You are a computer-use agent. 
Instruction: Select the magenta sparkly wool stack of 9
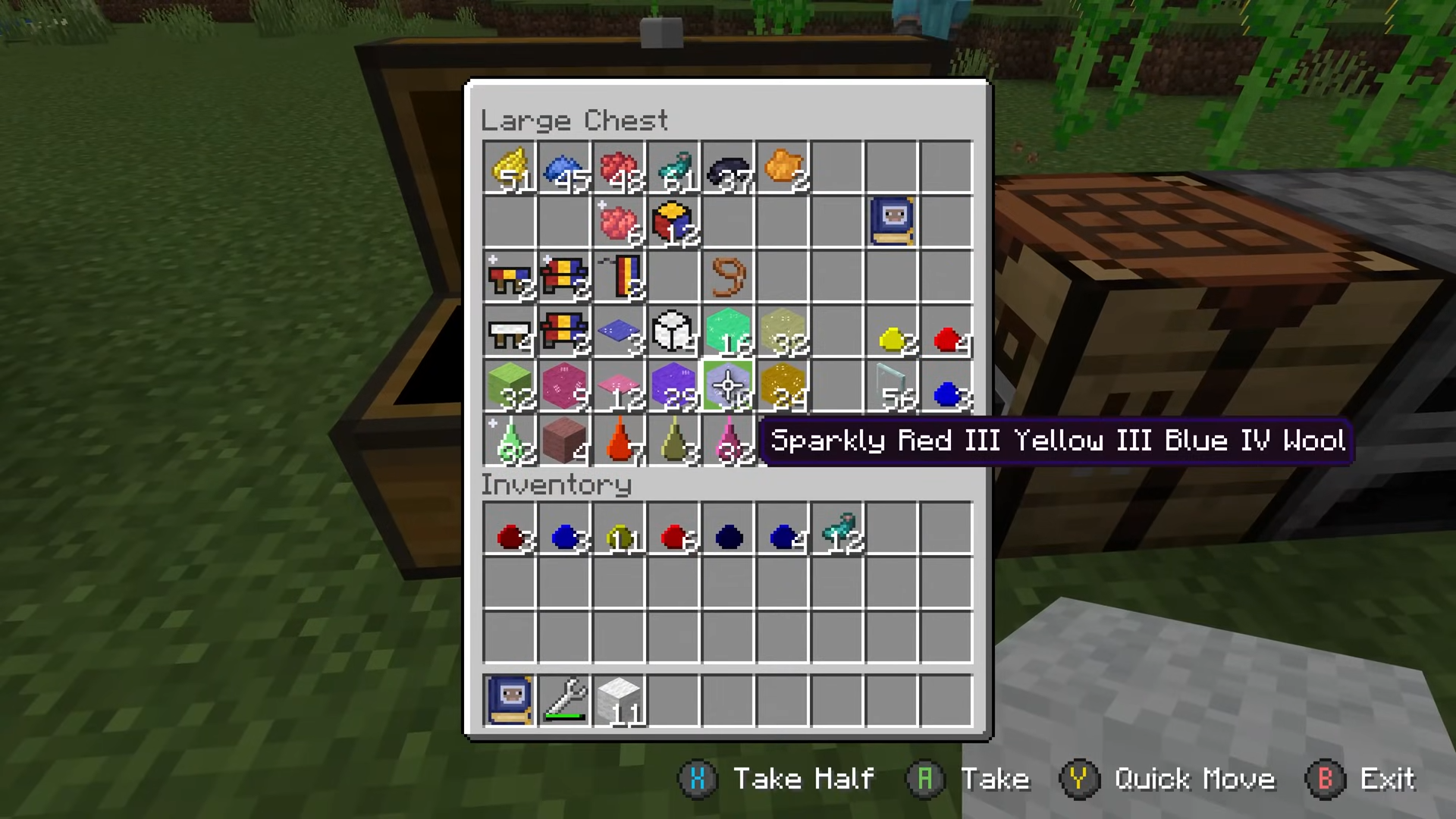click(563, 386)
